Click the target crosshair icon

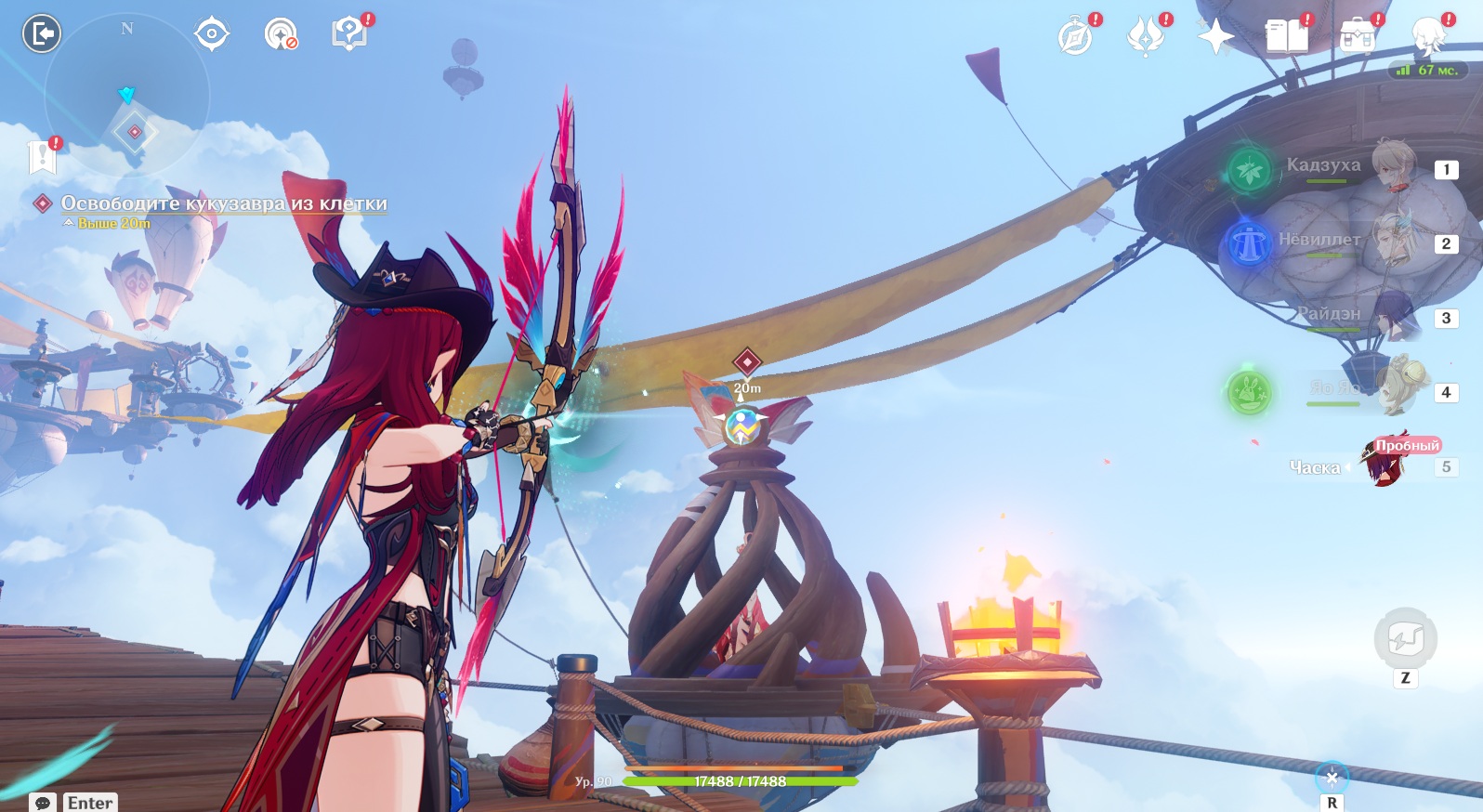click(x=212, y=34)
